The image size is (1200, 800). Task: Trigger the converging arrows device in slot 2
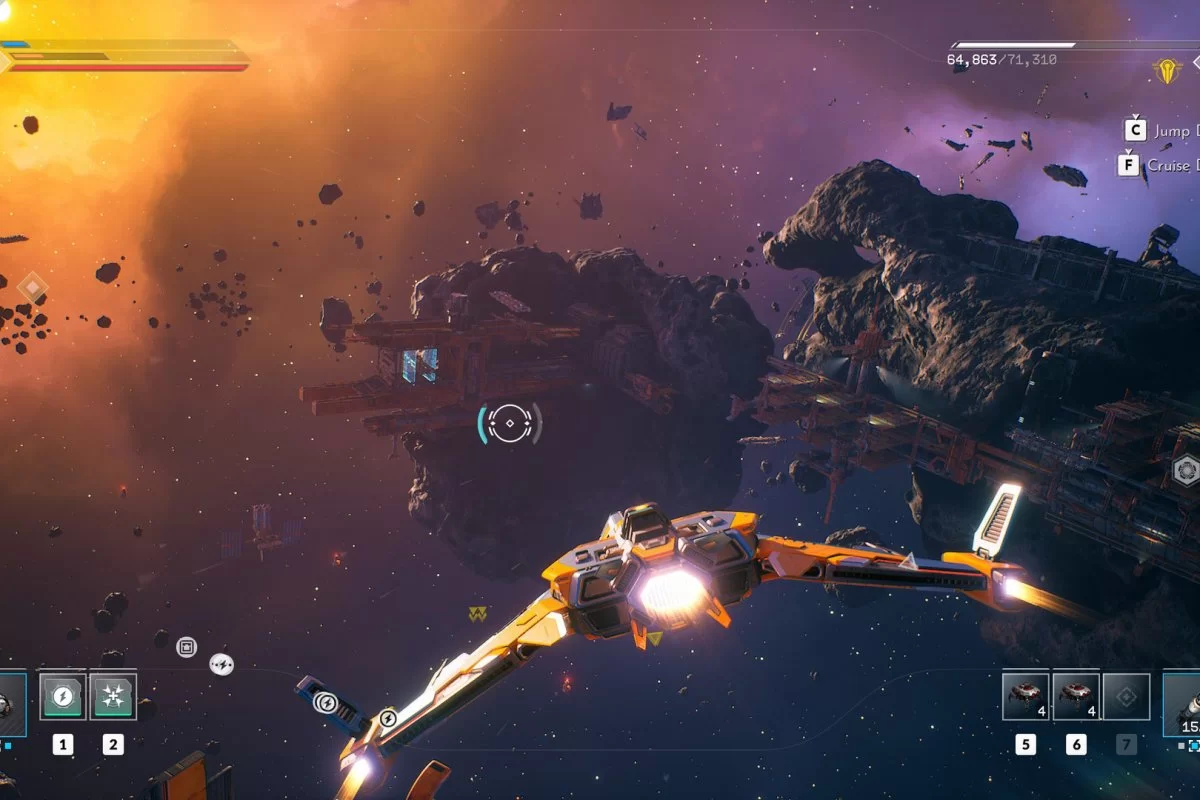coord(113,695)
